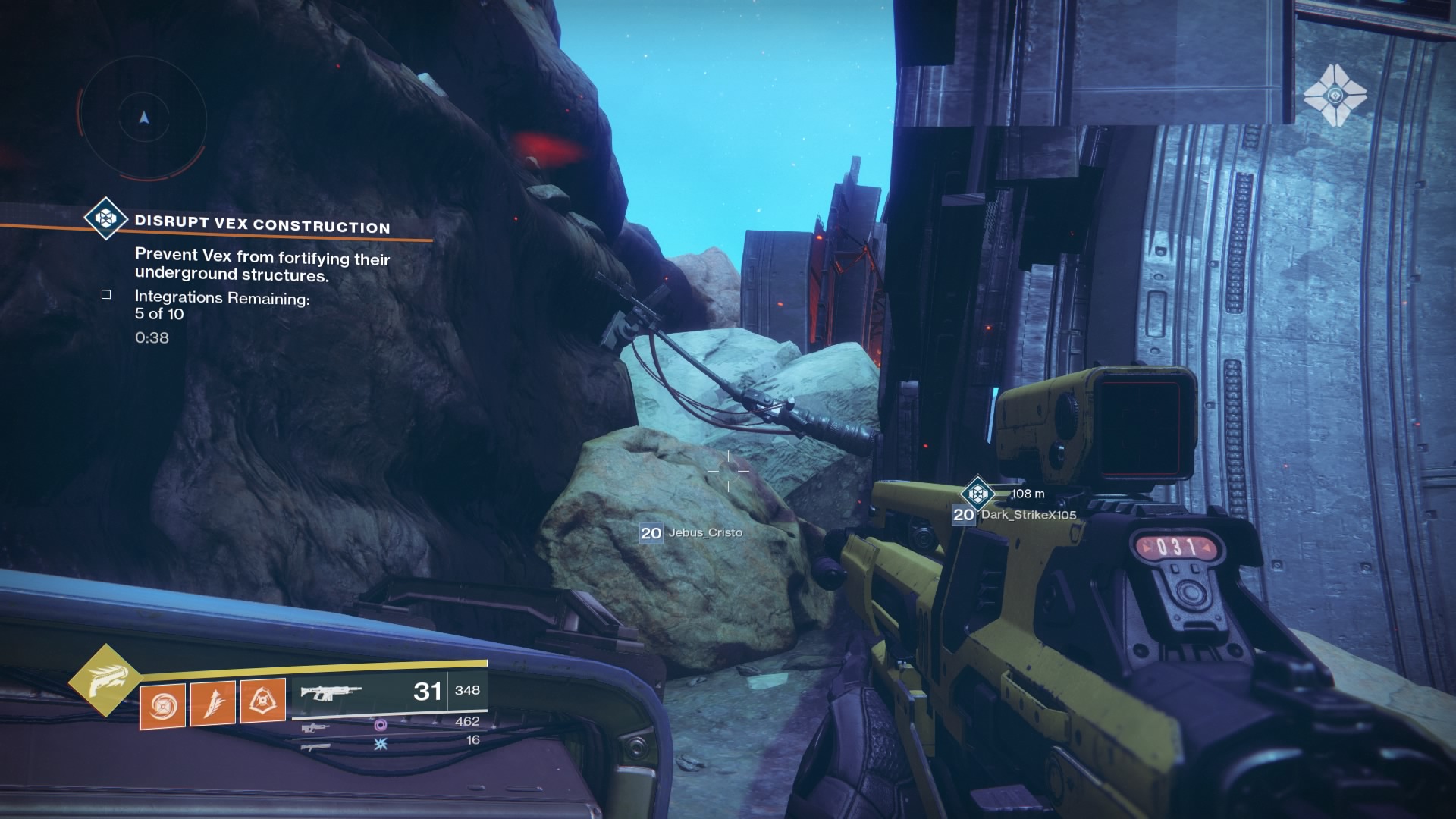The width and height of the screenshot is (1456, 819).
Task: Select the Jebus_Cristo player nameplate
Action: [692, 532]
